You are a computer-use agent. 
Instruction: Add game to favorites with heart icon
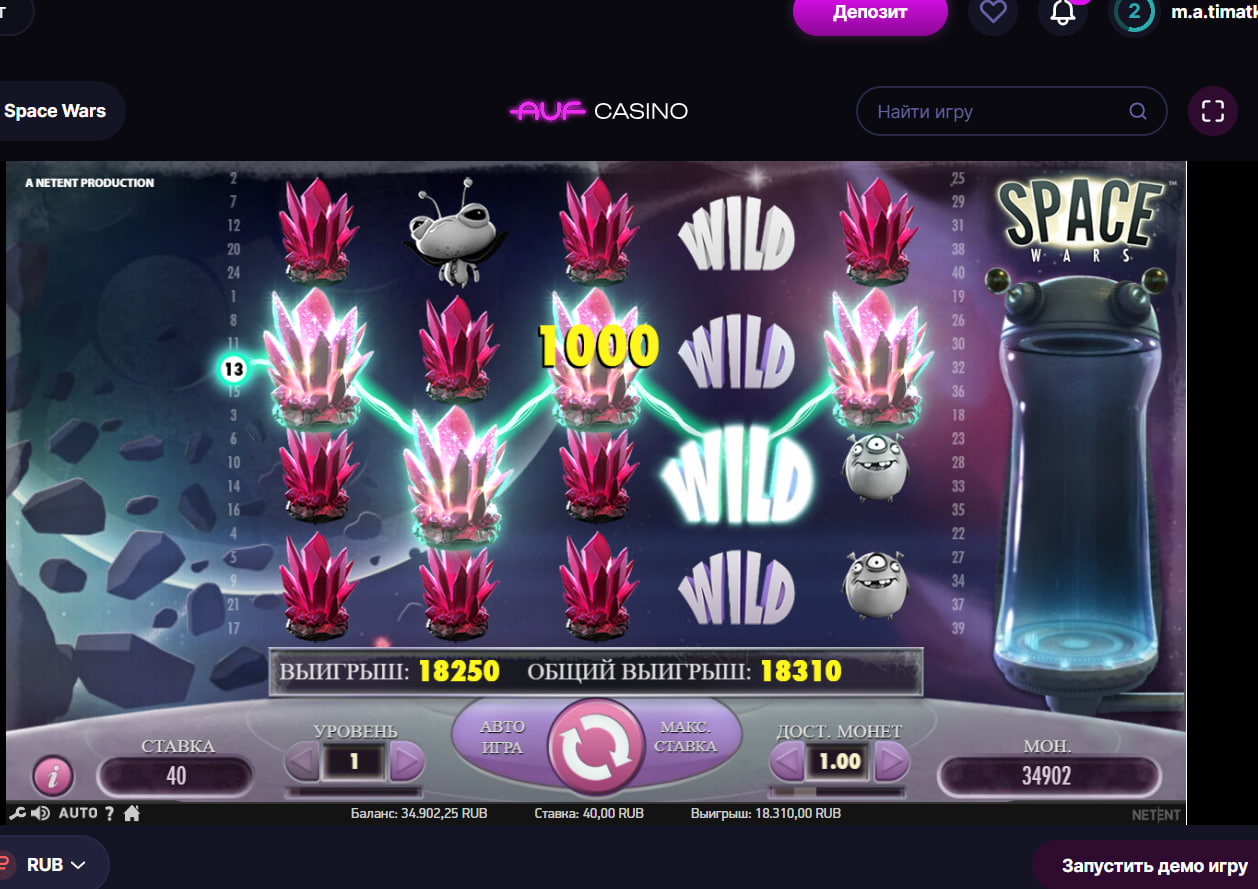(x=992, y=13)
